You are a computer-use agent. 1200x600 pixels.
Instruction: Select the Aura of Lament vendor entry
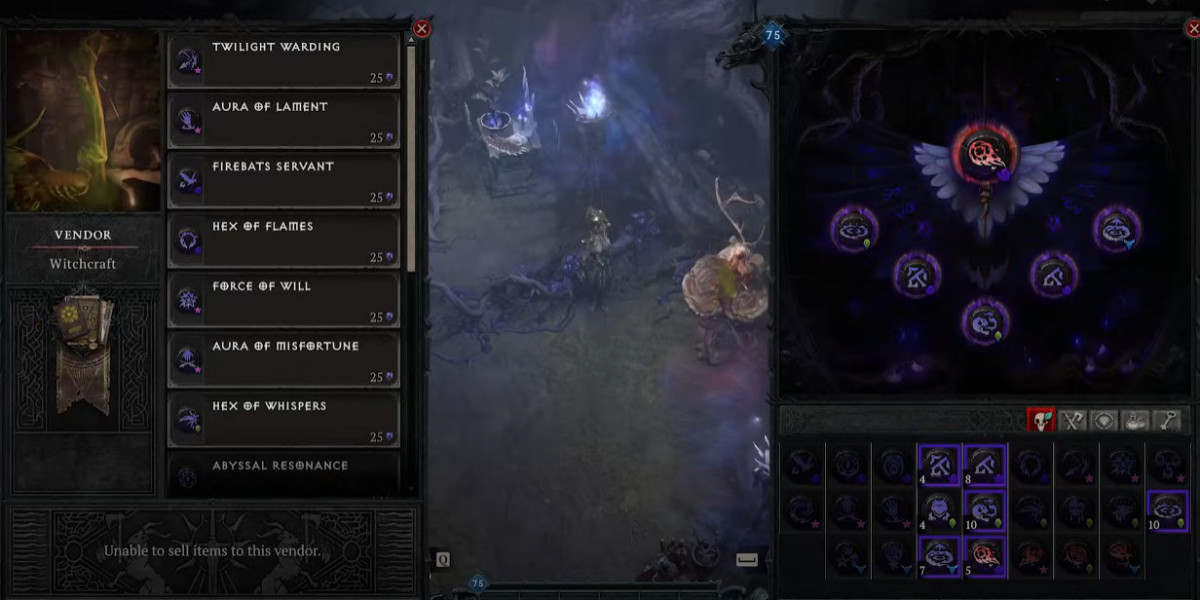click(284, 121)
